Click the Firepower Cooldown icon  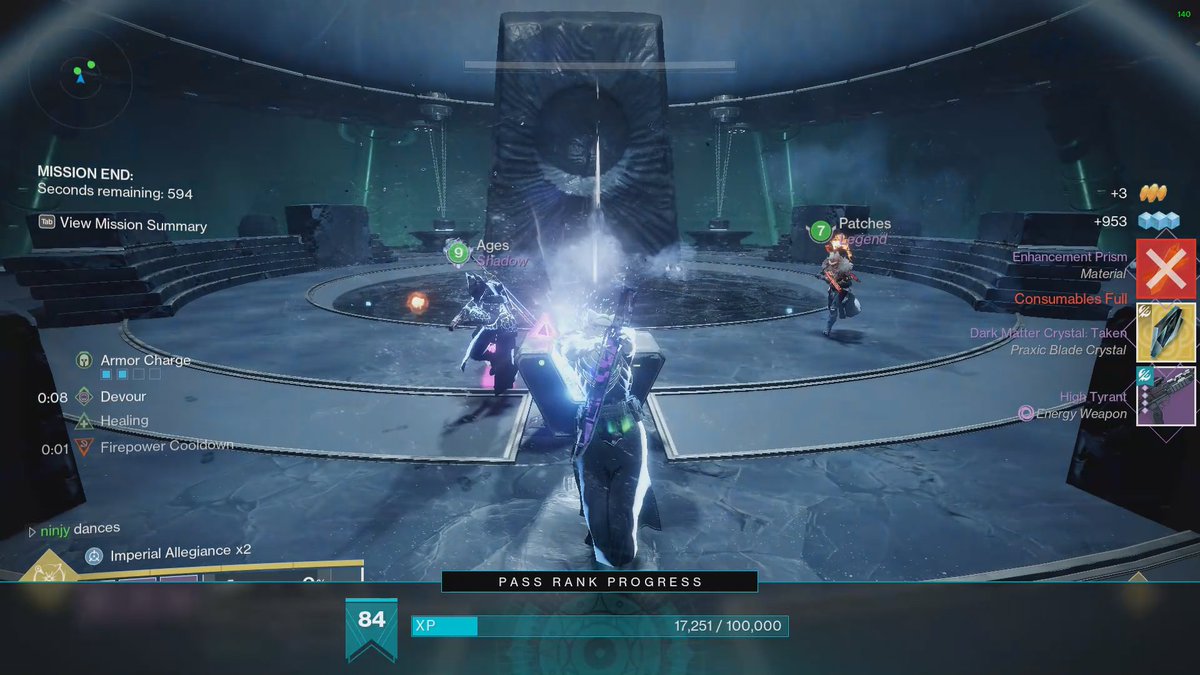85,448
